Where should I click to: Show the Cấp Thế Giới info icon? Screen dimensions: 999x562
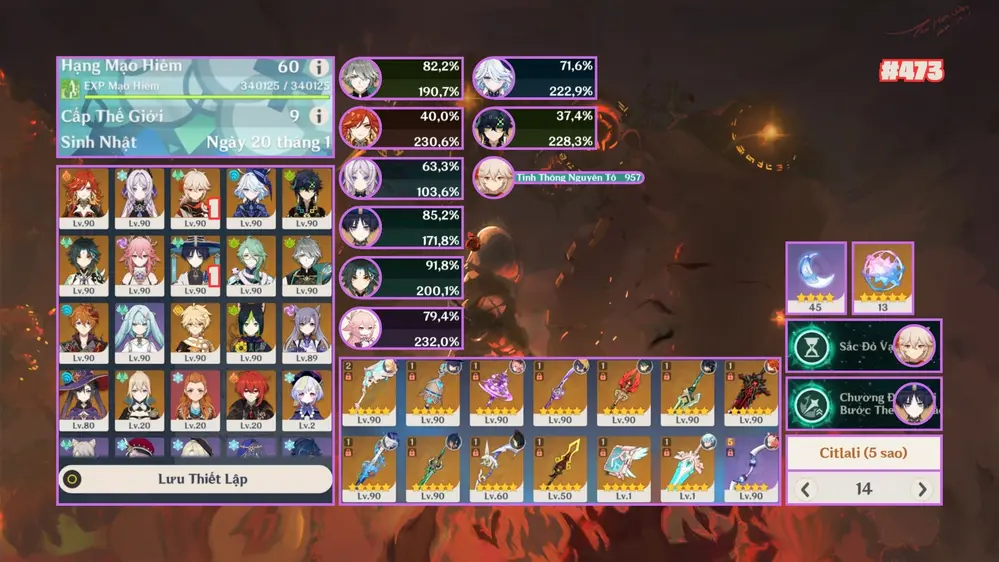[x=319, y=116]
